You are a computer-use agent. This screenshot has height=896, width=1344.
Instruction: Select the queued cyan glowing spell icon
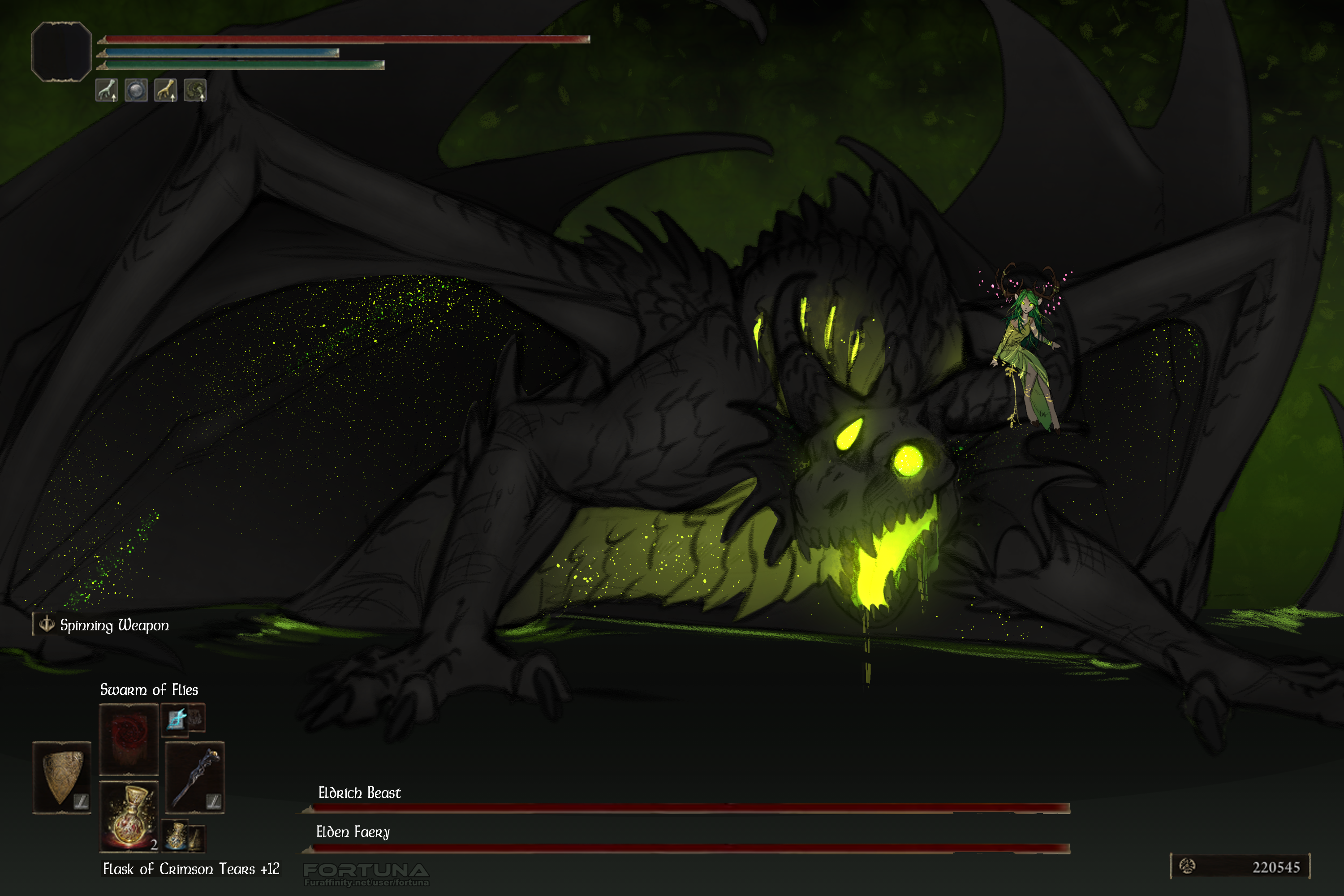176,719
